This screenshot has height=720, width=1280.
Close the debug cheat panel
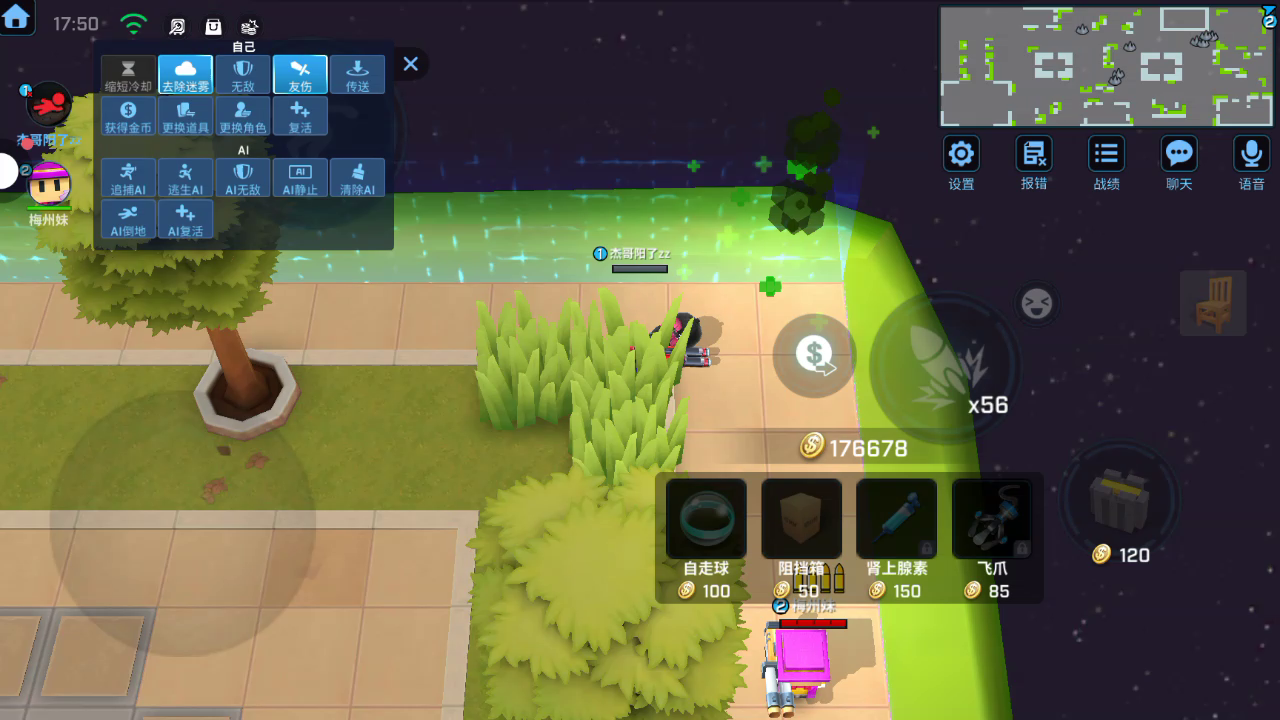click(x=410, y=64)
